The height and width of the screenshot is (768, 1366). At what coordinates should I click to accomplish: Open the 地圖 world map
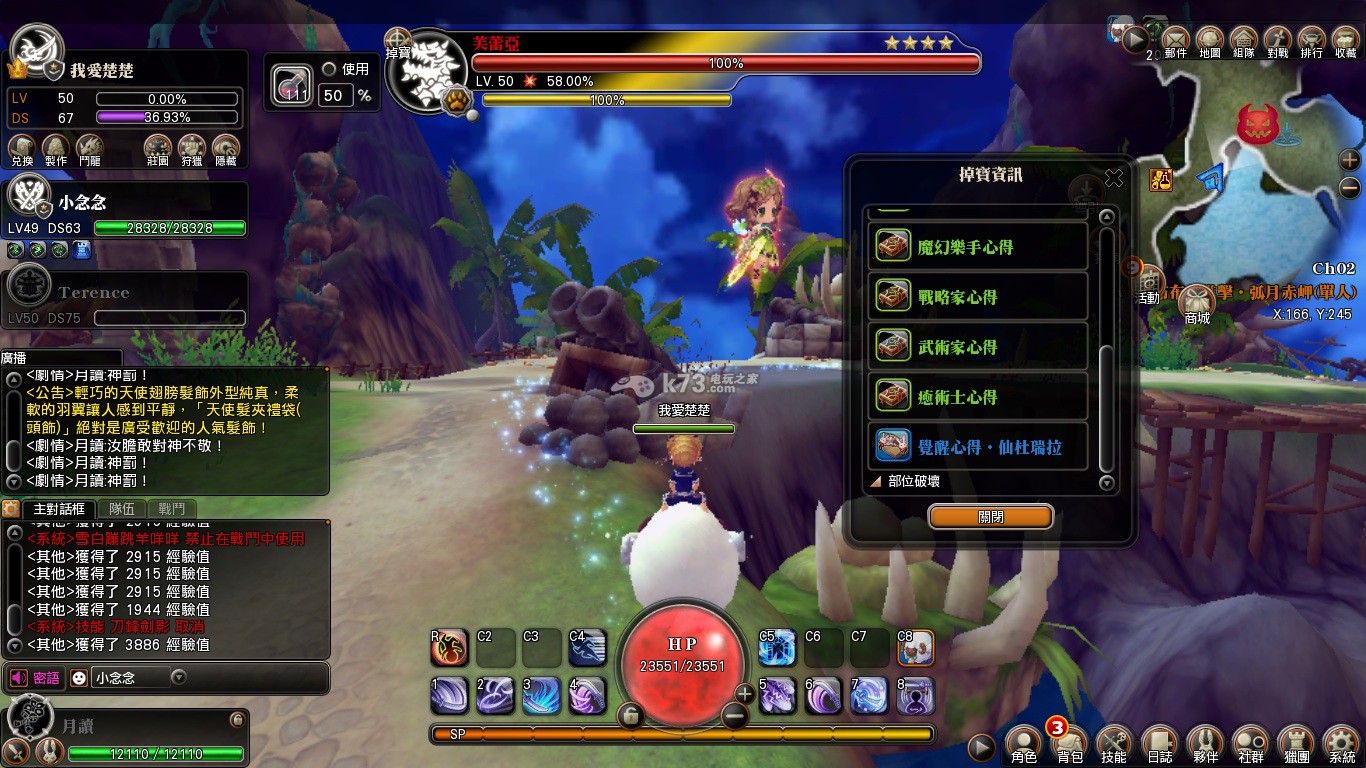click(1210, 41)
